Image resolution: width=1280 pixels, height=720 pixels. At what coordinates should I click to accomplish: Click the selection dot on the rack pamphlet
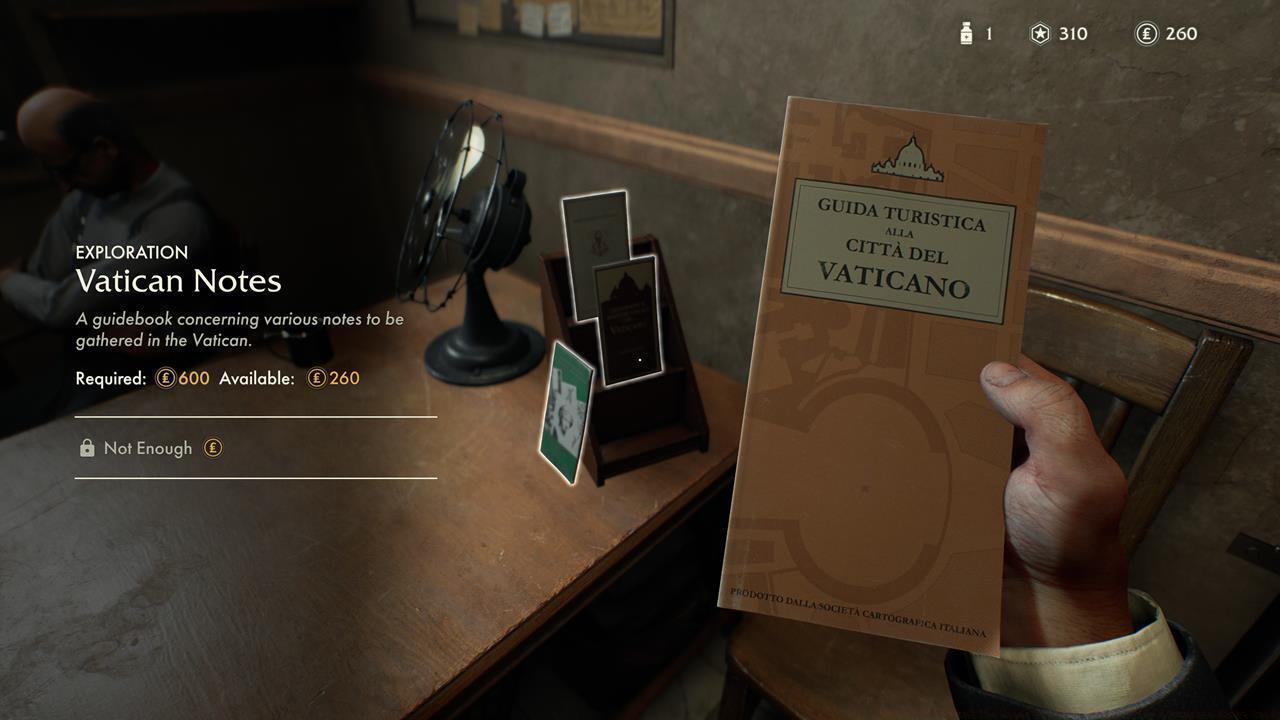(639, 359)
